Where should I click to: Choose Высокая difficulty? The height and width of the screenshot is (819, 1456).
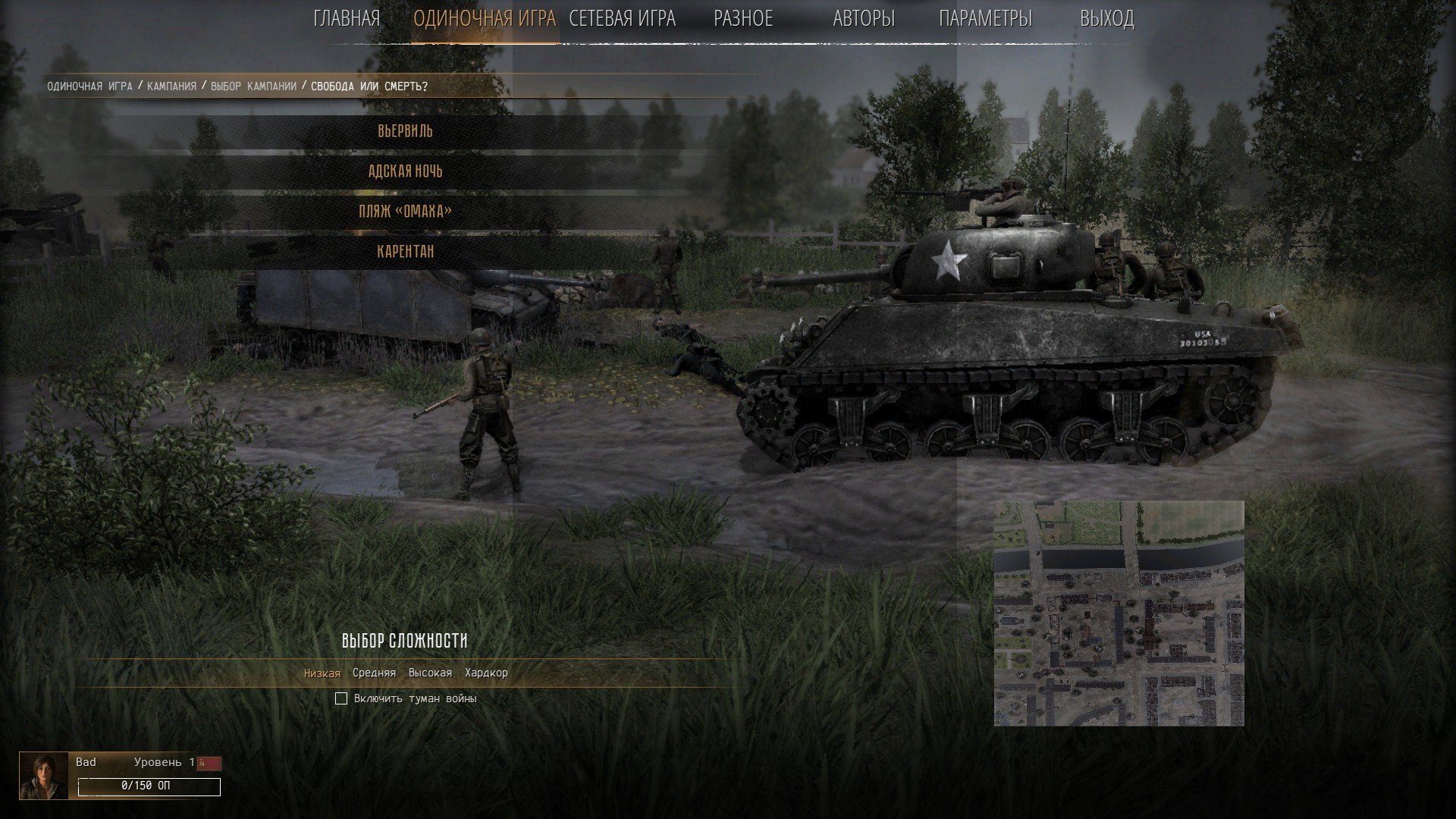(430, 673)
